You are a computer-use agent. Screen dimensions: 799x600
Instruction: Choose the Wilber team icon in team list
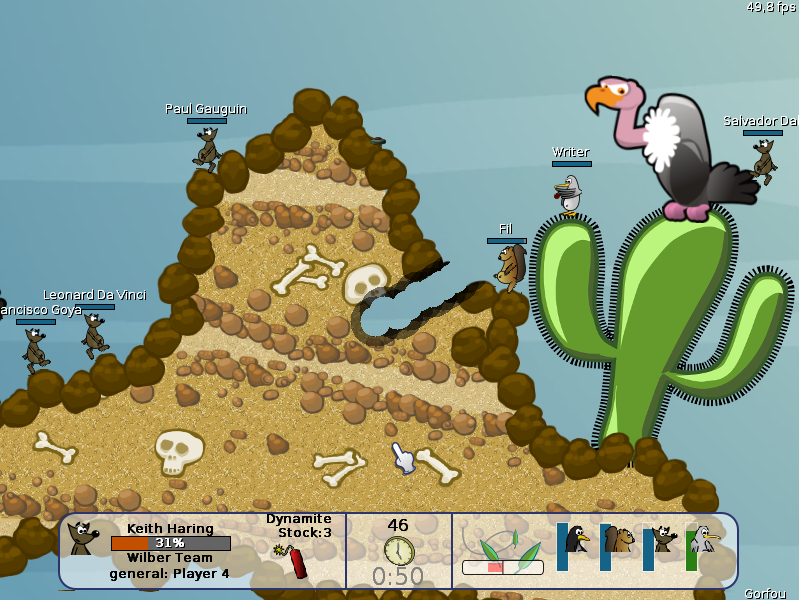coord(663,540)
